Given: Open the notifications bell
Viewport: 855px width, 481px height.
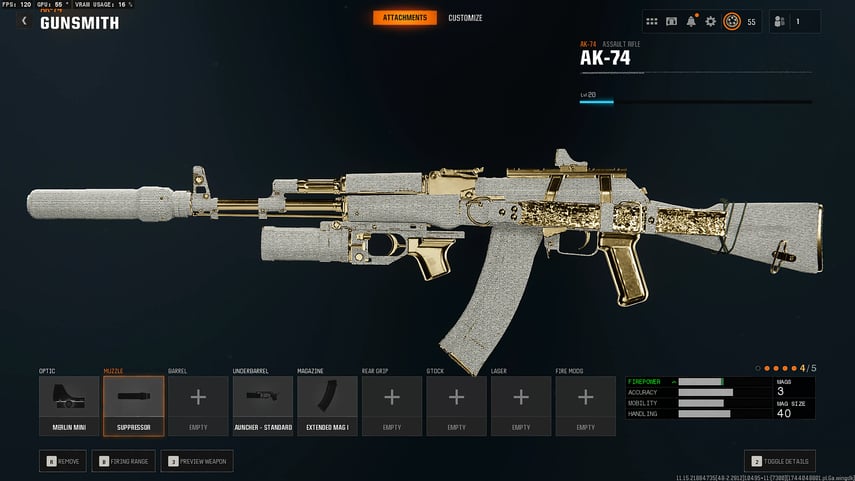Looking at the screenshot, I should click(x=691, y=21).
